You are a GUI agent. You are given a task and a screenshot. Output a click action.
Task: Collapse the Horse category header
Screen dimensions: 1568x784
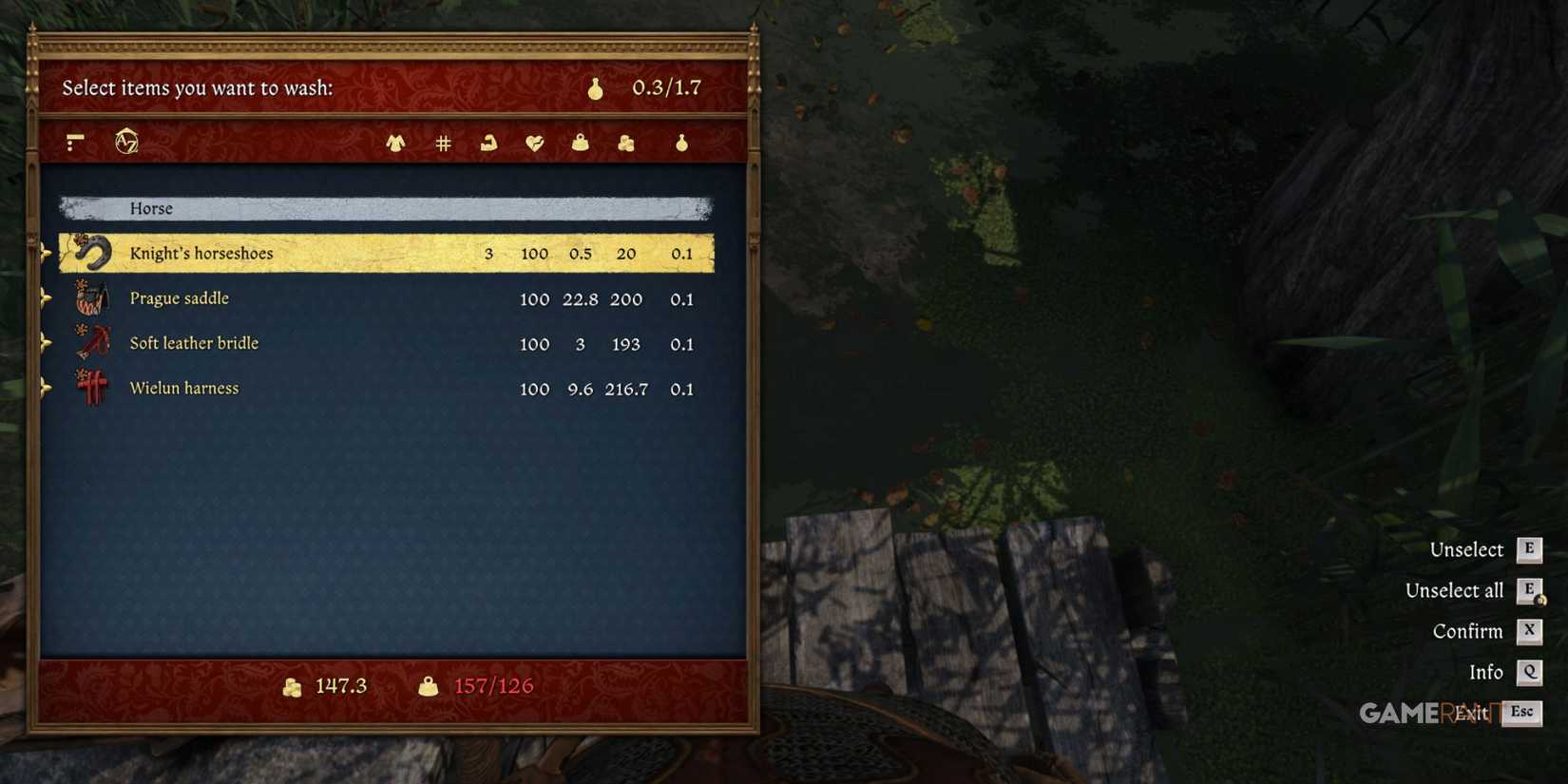[380, 207]
